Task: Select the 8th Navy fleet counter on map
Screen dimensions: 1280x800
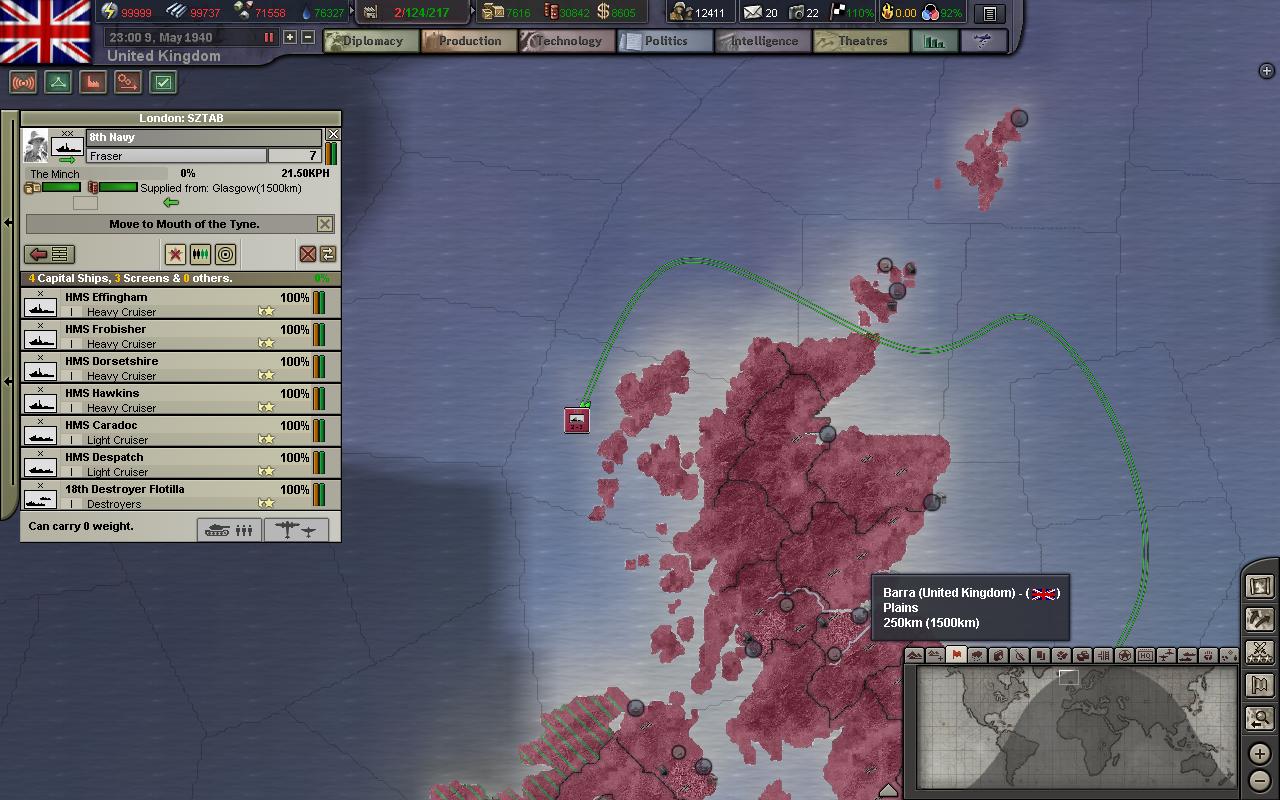Action: click(x=577, y=420)
